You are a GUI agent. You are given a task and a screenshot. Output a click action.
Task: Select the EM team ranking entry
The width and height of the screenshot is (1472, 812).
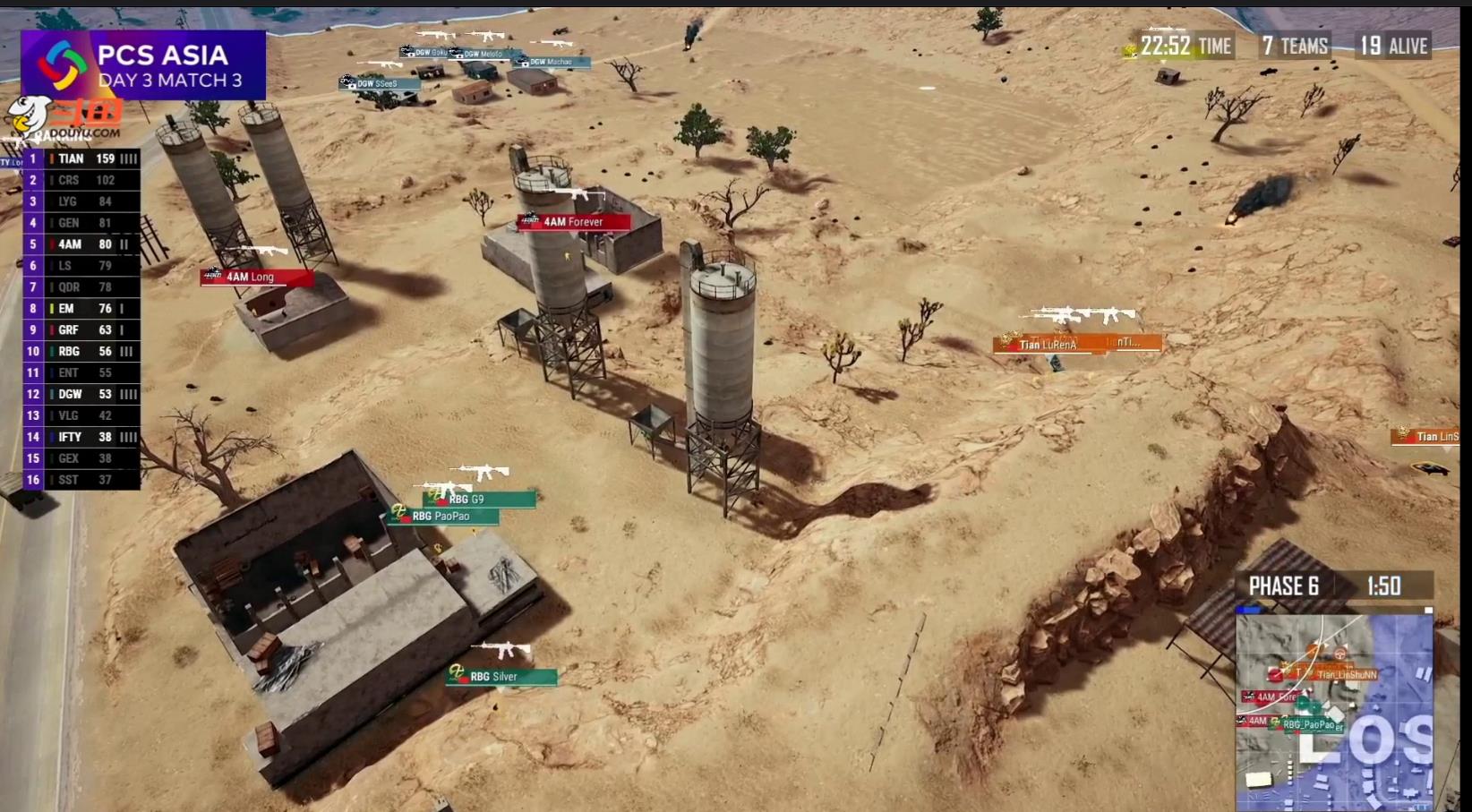(81, 309)
